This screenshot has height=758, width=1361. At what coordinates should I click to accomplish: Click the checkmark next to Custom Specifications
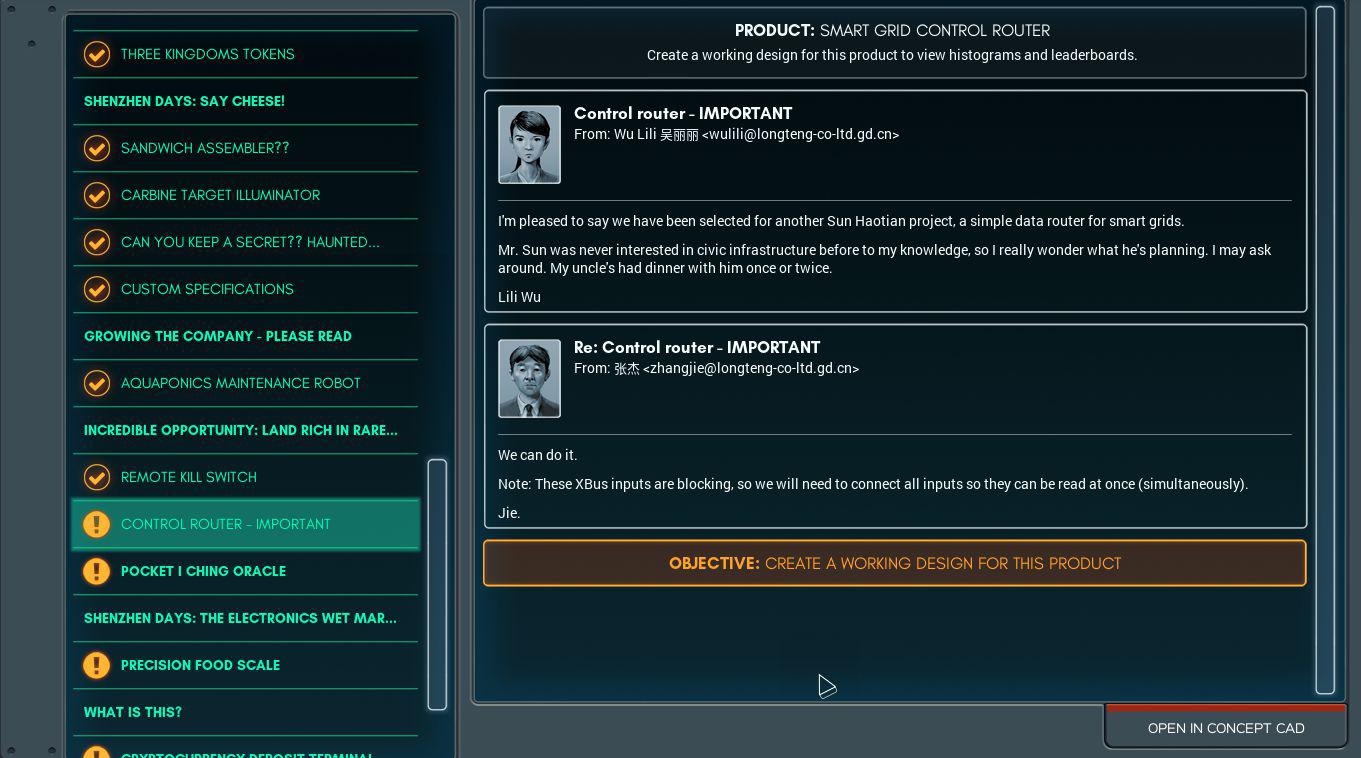[x=97, y=289]
